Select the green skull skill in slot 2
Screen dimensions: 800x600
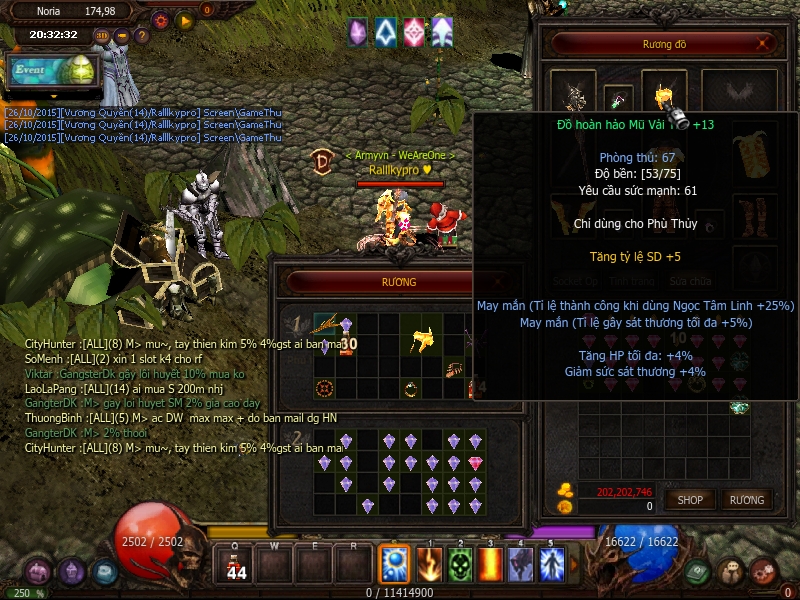coord(460,565)
